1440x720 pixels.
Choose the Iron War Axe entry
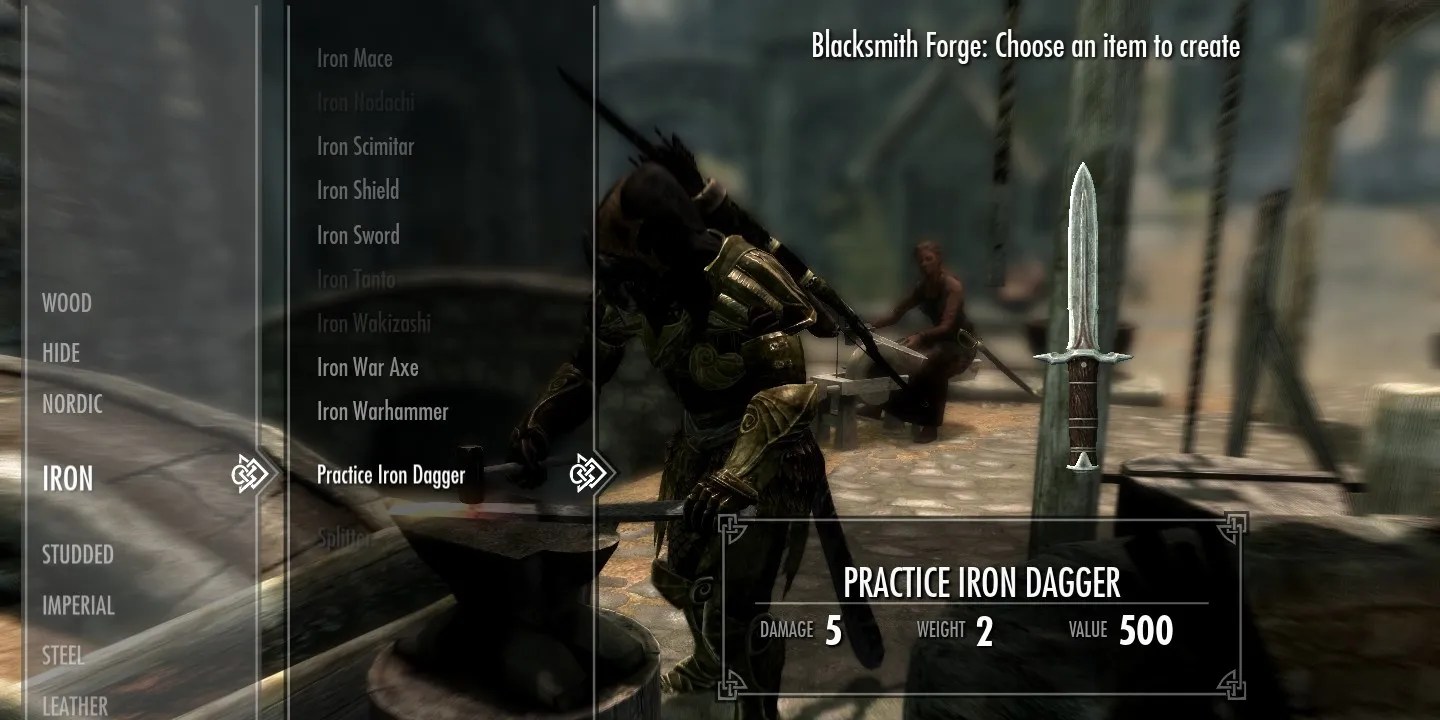[368, 367]
